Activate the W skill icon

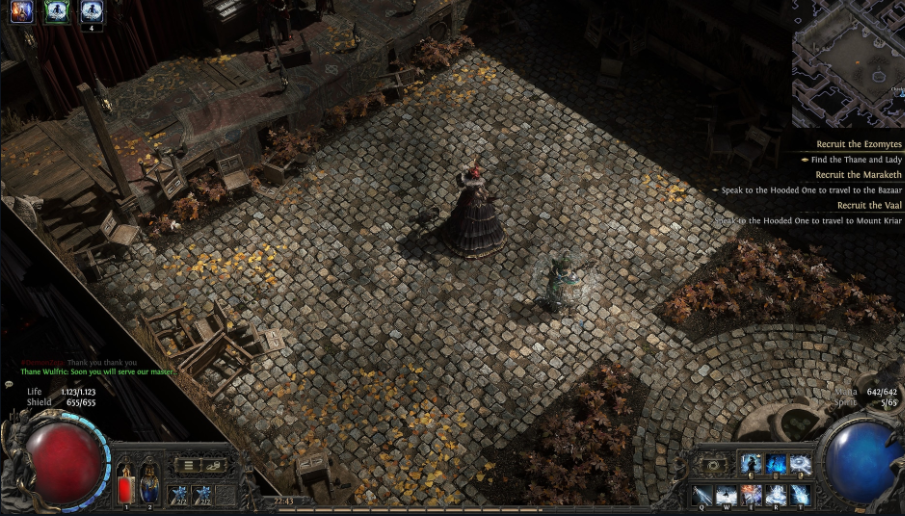tap(726, 495)
